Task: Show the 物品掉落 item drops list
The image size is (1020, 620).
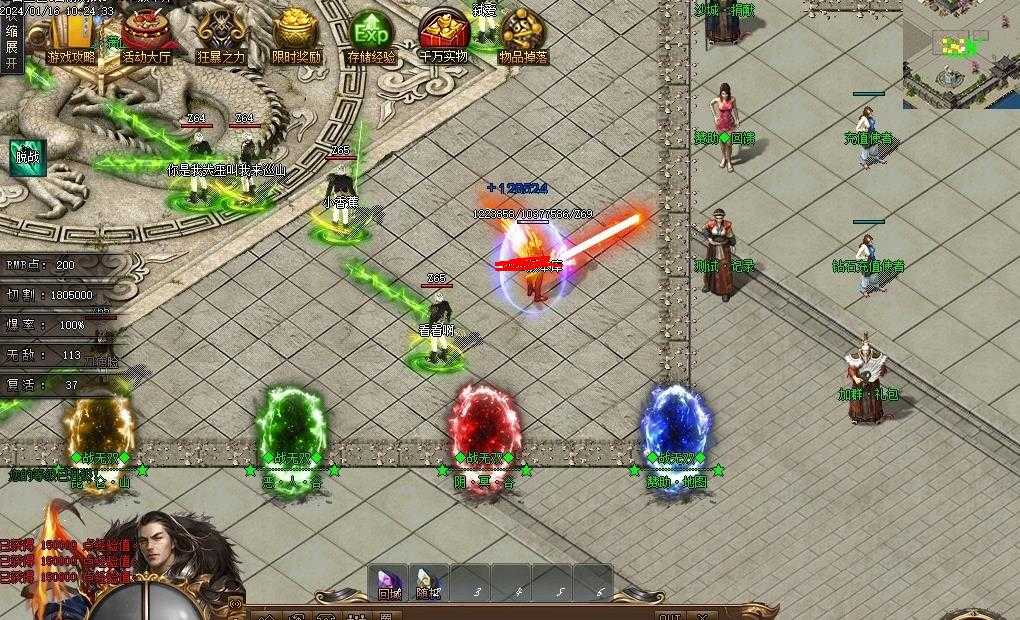Action: [x=524, y=36]
